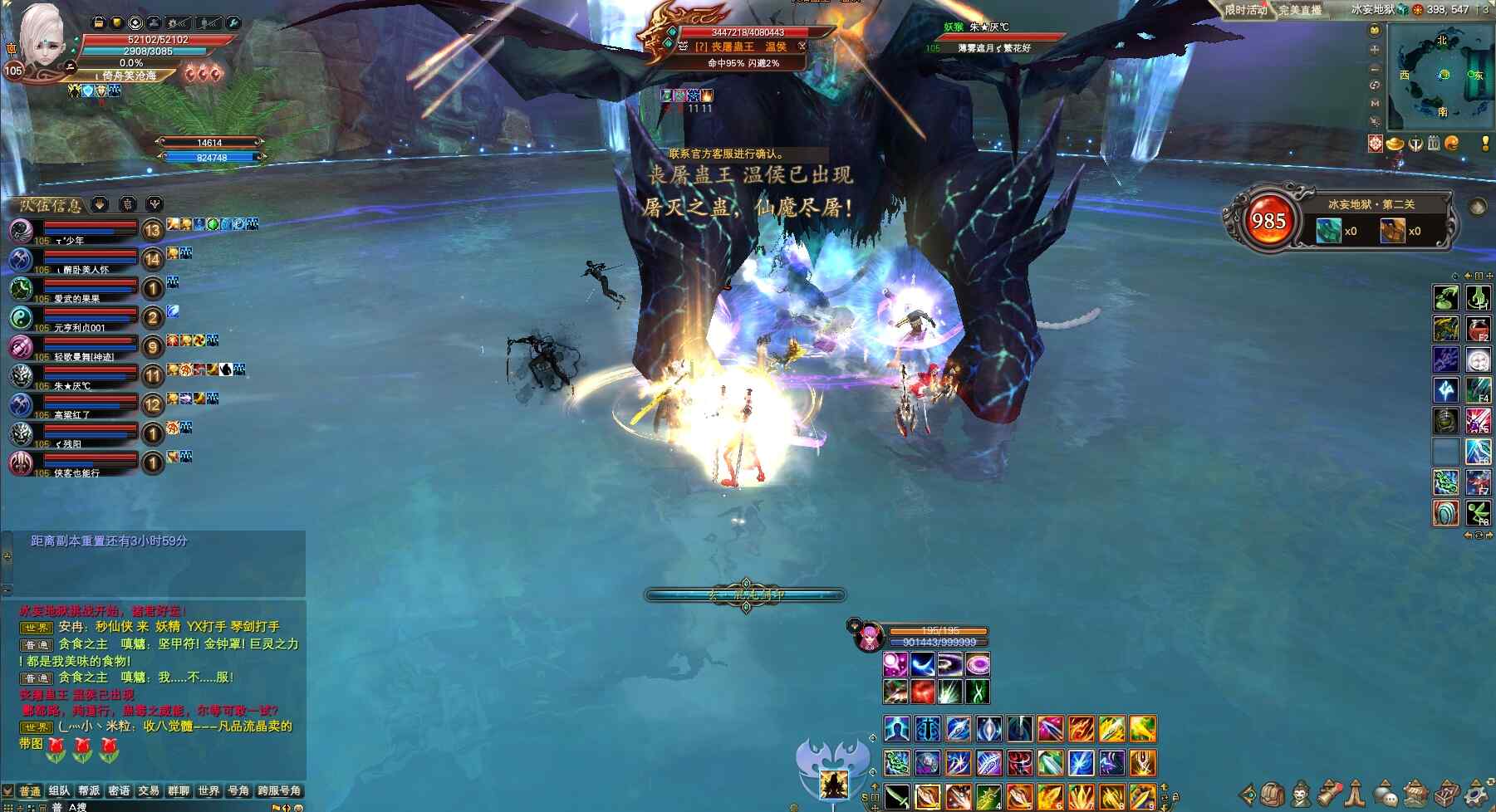Zoom out the minimap with minus button
Viewport: 1496px width, 812px height.
pos(1375,68)
